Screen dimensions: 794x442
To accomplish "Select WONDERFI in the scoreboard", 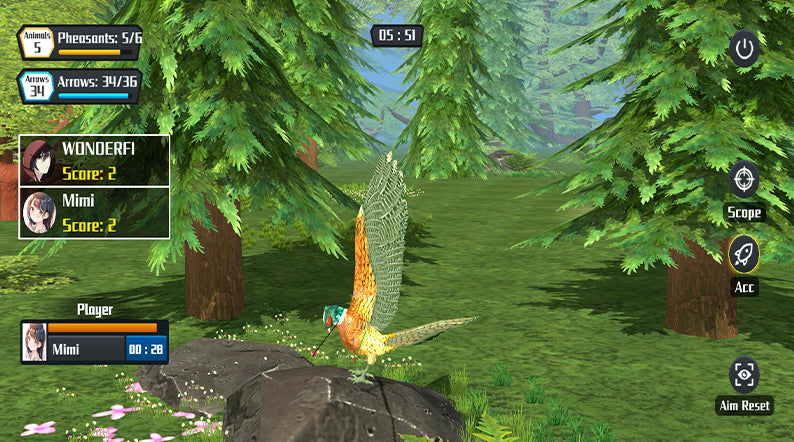I will (95, 161).
